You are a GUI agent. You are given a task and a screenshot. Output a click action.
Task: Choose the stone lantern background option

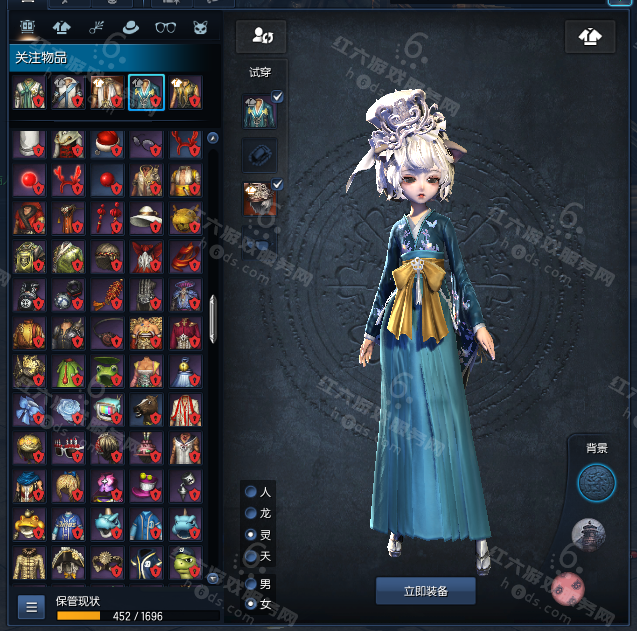click(588, 535)
